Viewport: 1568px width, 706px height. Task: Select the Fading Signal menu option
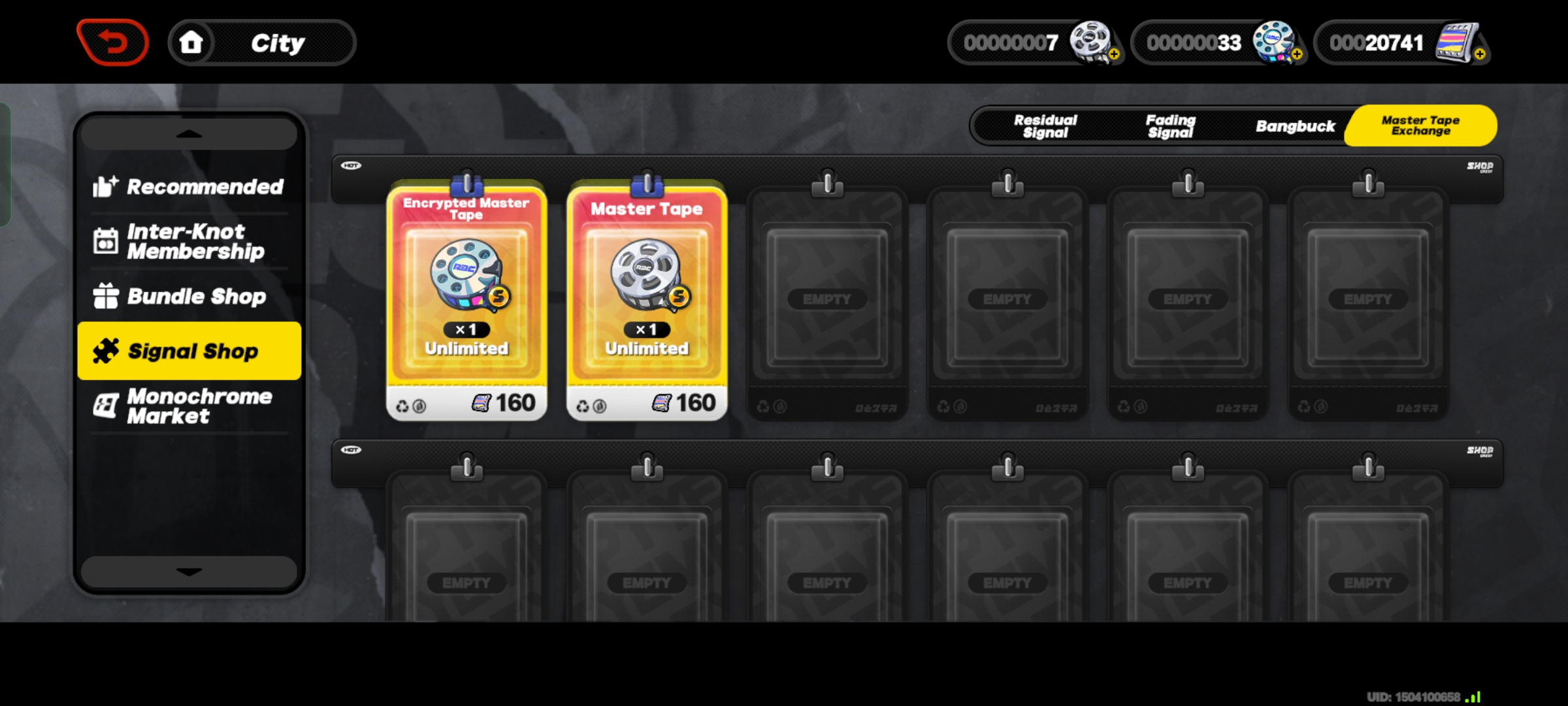click(x=1171, y=126)
